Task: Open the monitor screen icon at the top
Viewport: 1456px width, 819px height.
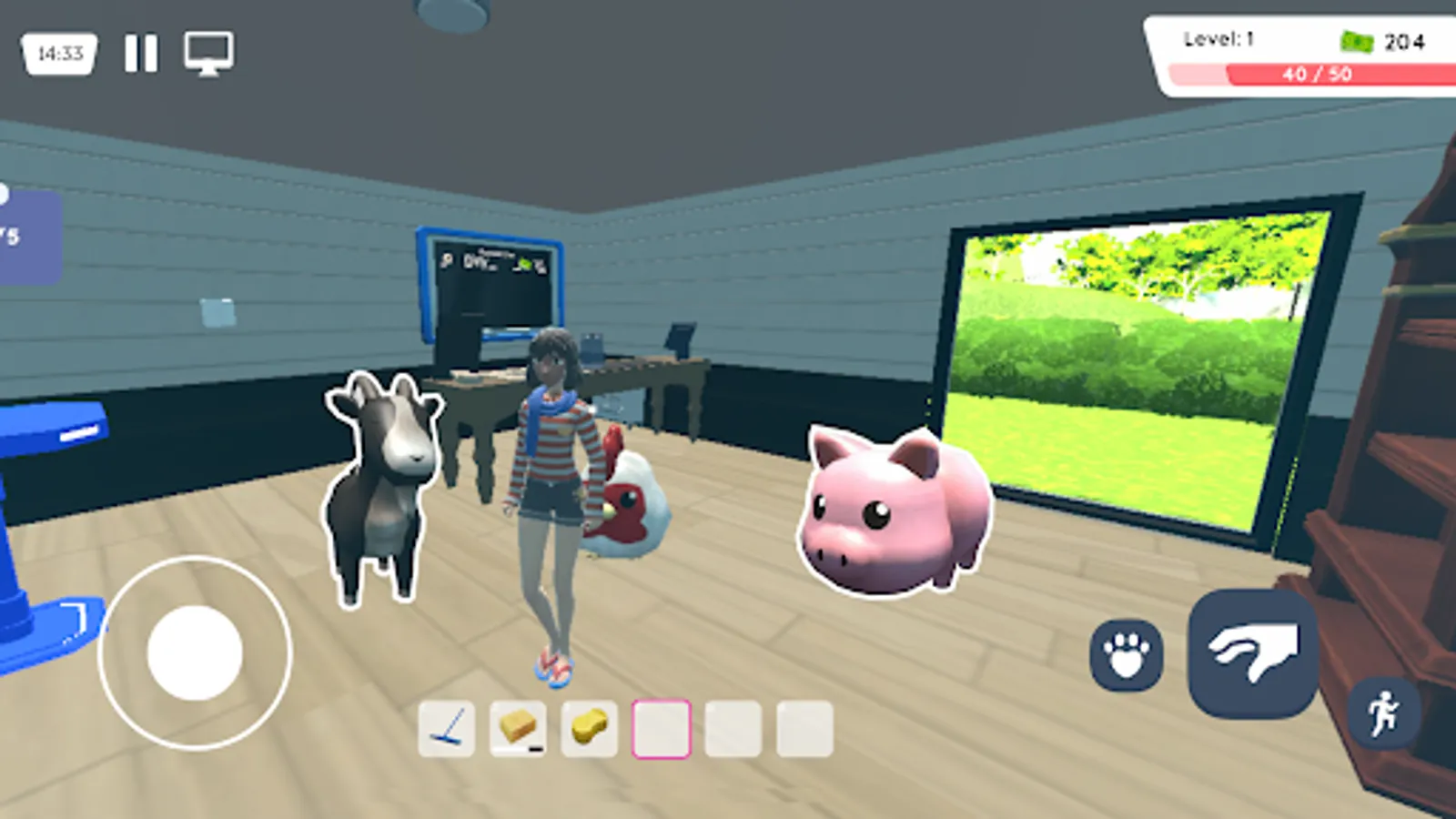Action: tap(208, 55)
